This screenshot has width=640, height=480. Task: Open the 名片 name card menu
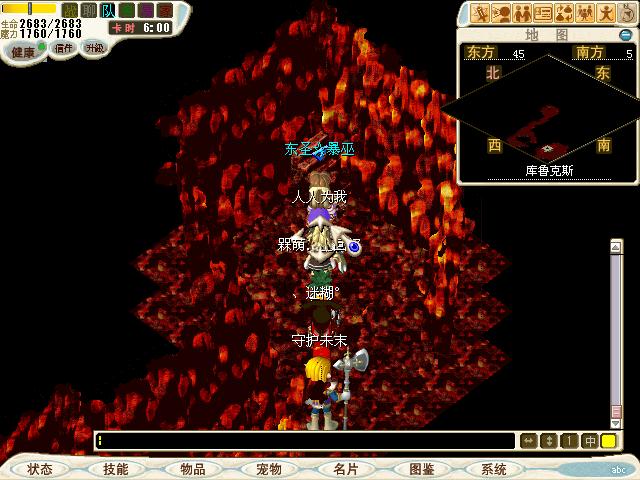[x=344, y=468]
